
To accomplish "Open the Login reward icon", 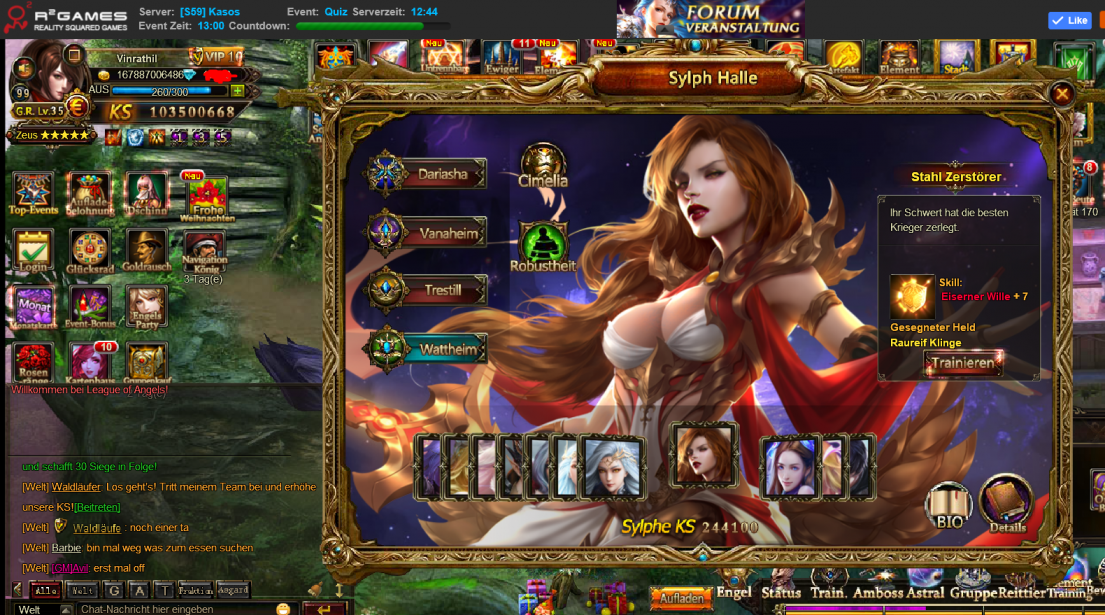I will 33,252.
